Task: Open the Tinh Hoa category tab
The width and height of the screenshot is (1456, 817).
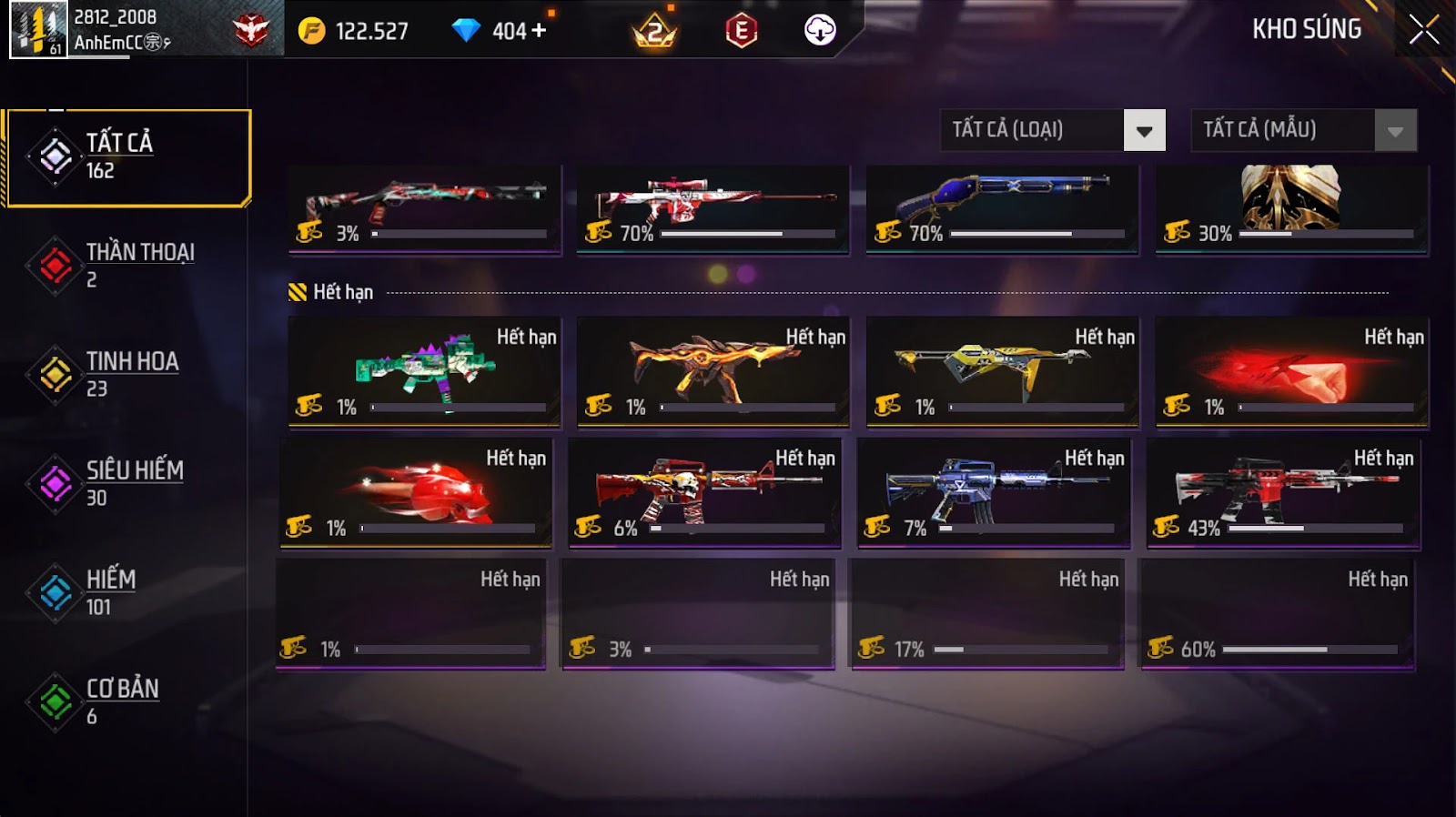Action: [x=127, y=374]
